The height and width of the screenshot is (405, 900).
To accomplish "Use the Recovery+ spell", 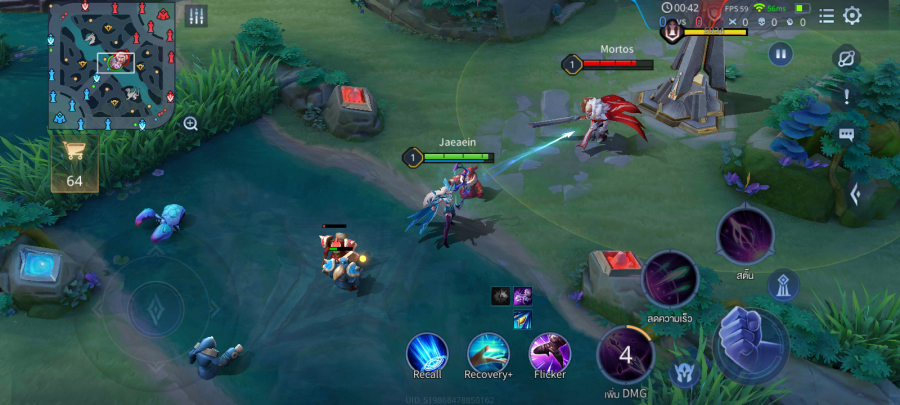I will [489, 354].
